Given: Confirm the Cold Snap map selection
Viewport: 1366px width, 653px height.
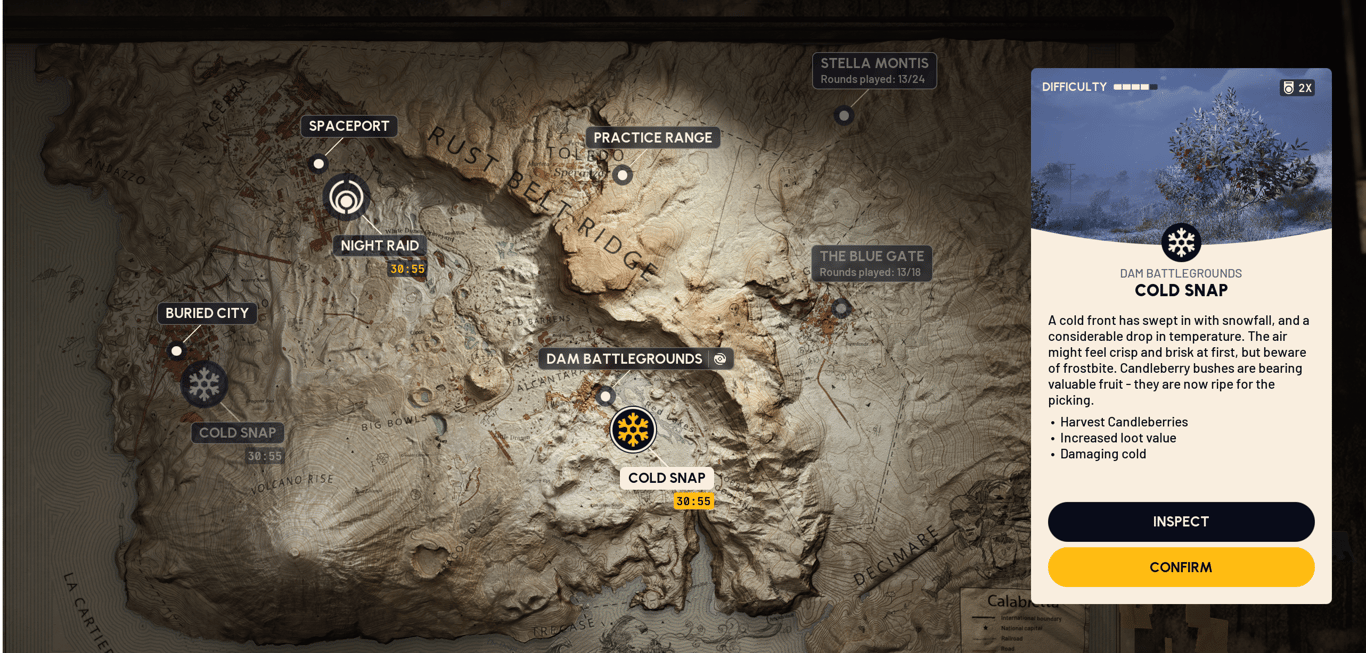Looking at the screenshot, I should pyautogui.click(x=1180, y=567).
